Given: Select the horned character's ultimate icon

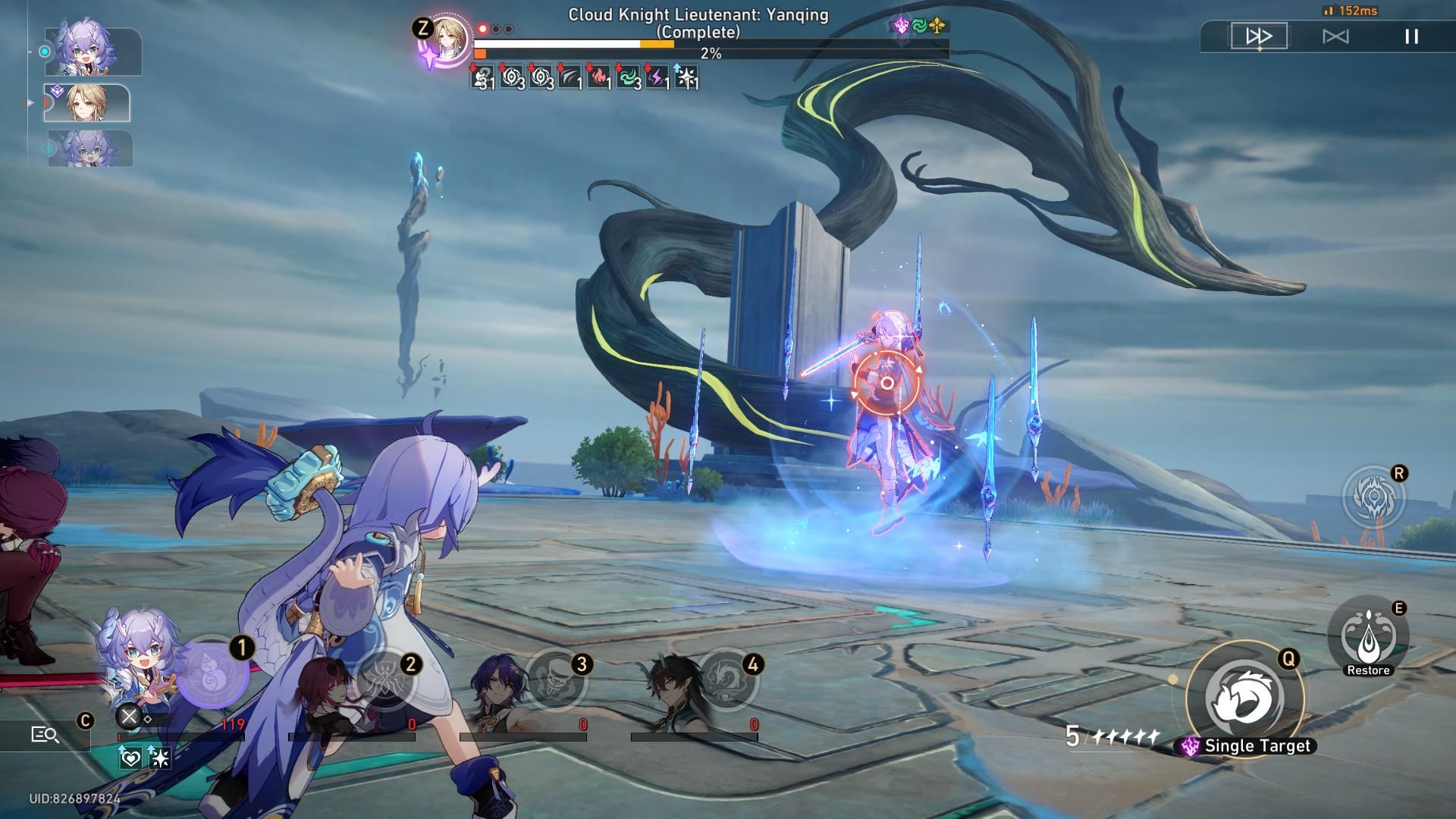Looking at the screenshot, I should [x=727, y=679].
